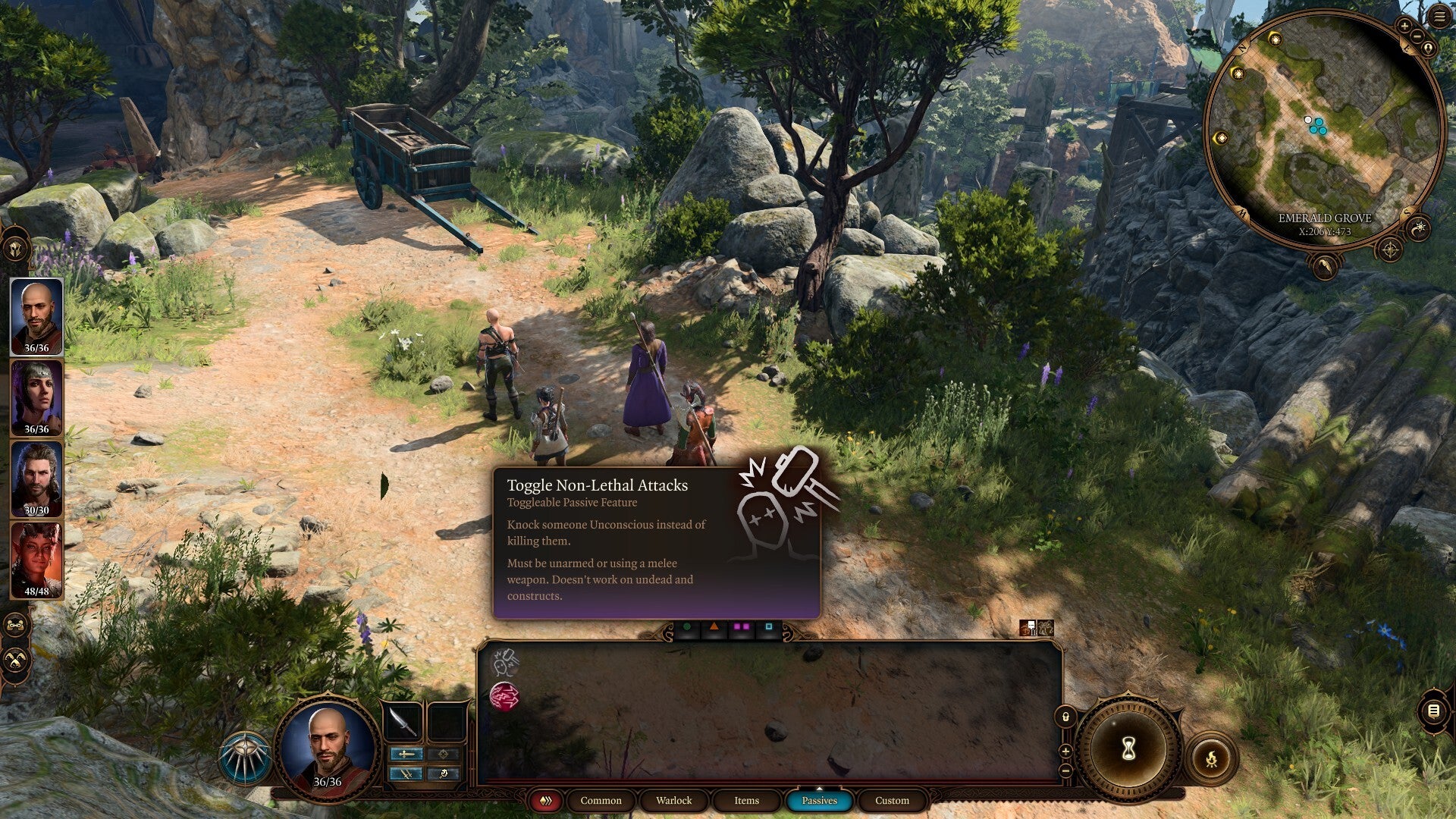This screenshot has width=1456, height=819.
Task: Open the Items tab
Action: tap(747, 800)
